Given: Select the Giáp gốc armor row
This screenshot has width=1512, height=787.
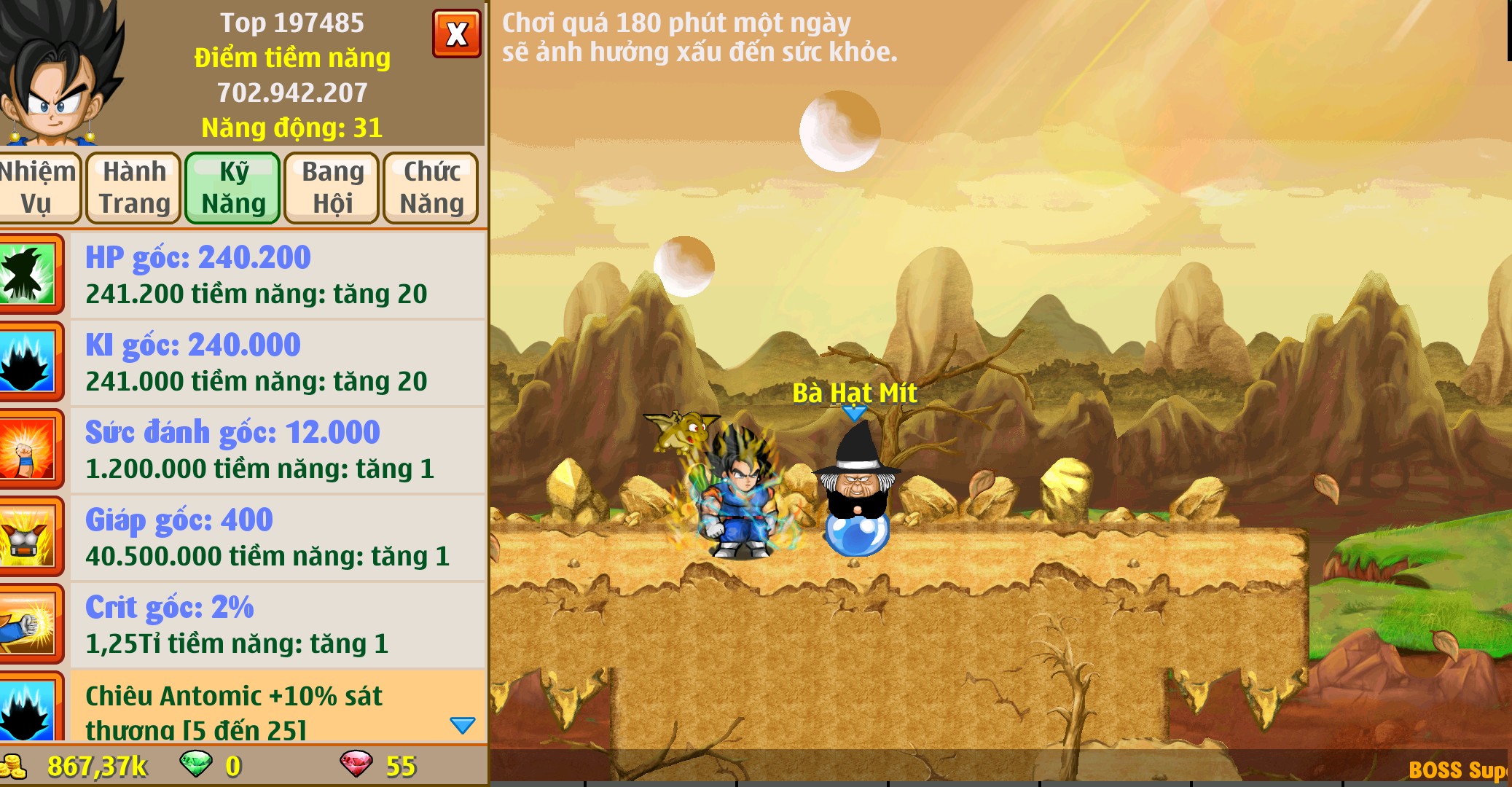Looking at the screenshot, I should pyautogui.click(x=277, y=537).
